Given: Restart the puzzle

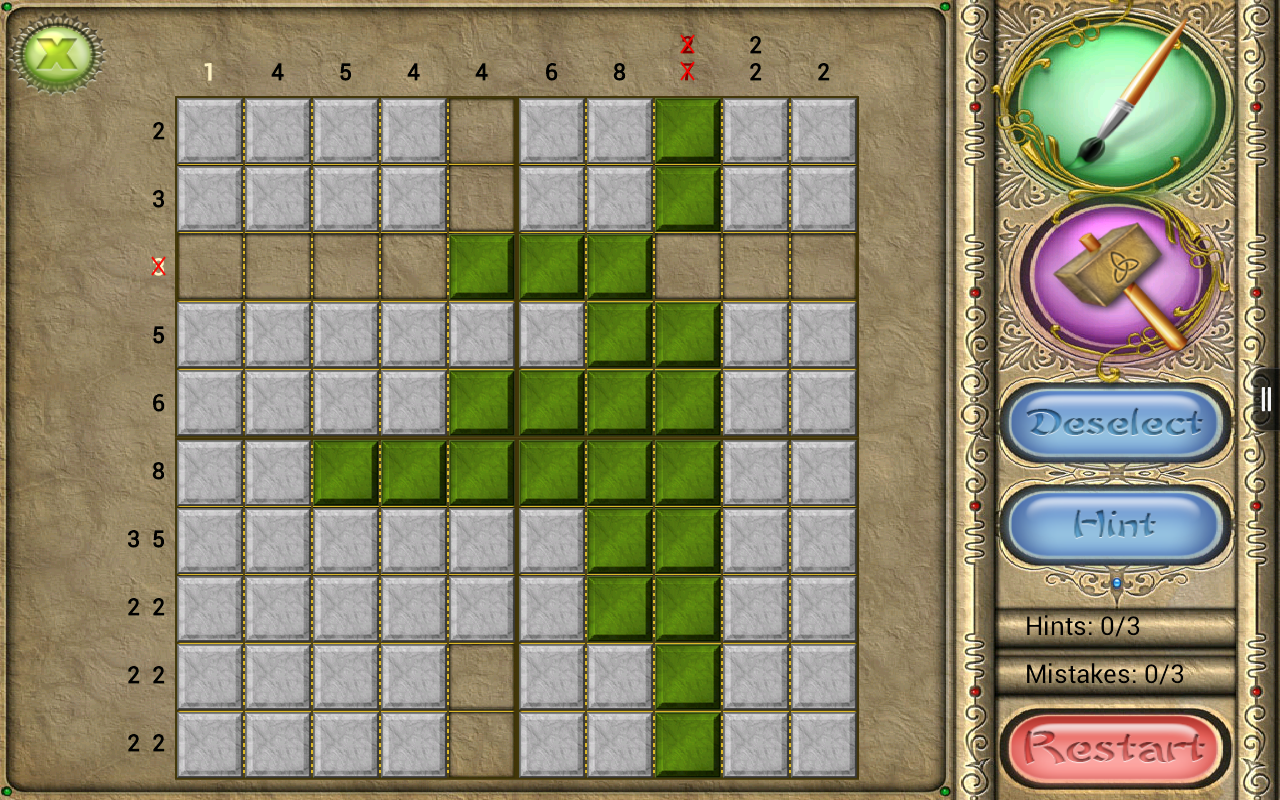Looking at the screenshot, I should tap(1116, 747).
